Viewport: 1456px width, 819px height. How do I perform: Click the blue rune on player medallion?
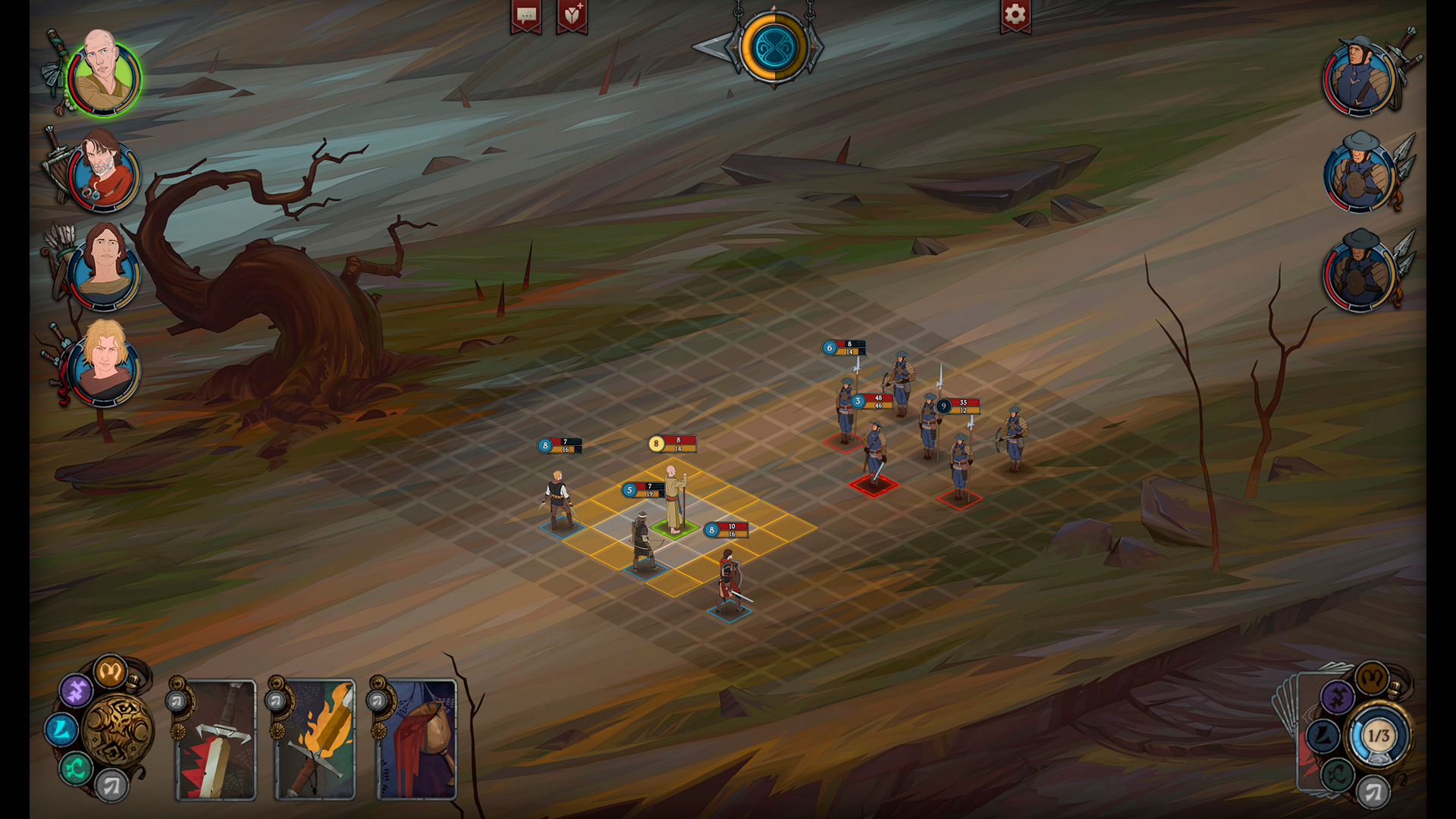pos(61,730)
